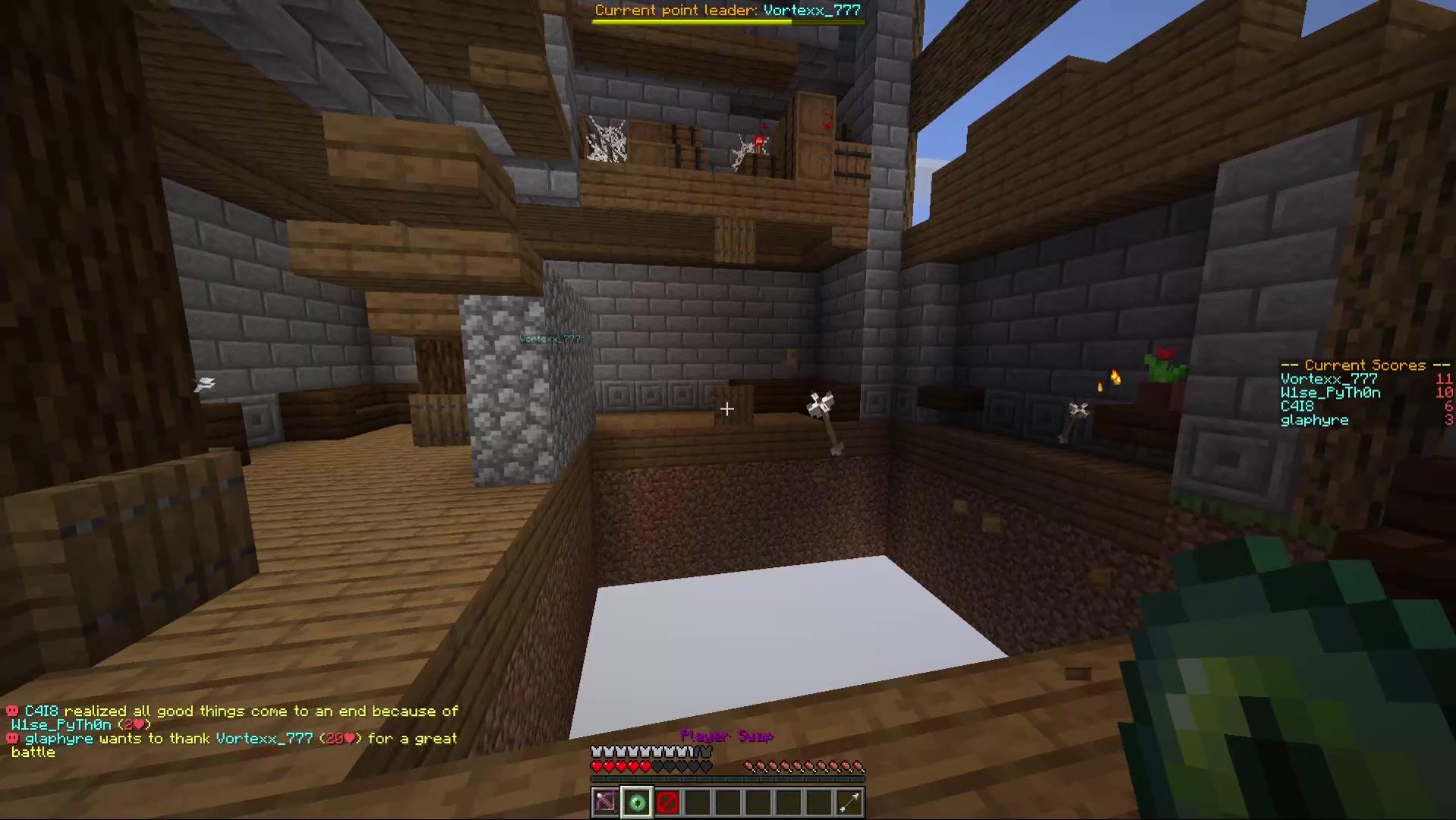Click the Player Swap label above the hotbar
Image resolution: width=1456 pixels, height=820 pixels.
726,736
